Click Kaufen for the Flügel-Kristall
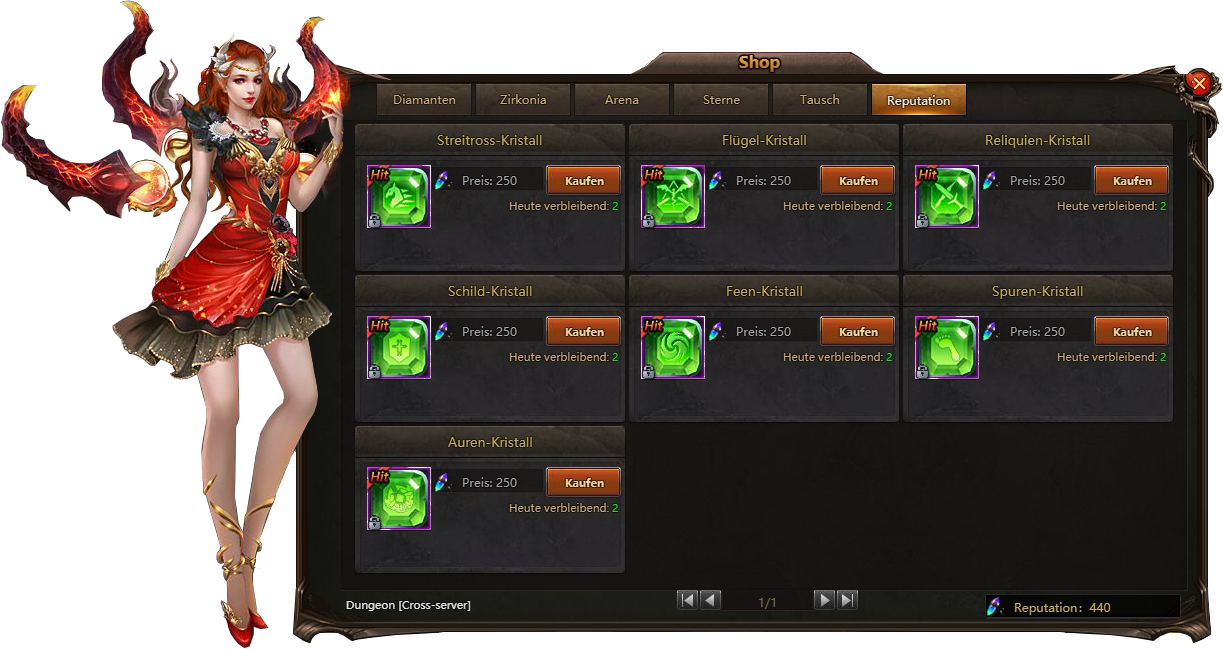Screen dimensions: 1223x649 pos(858,181)
